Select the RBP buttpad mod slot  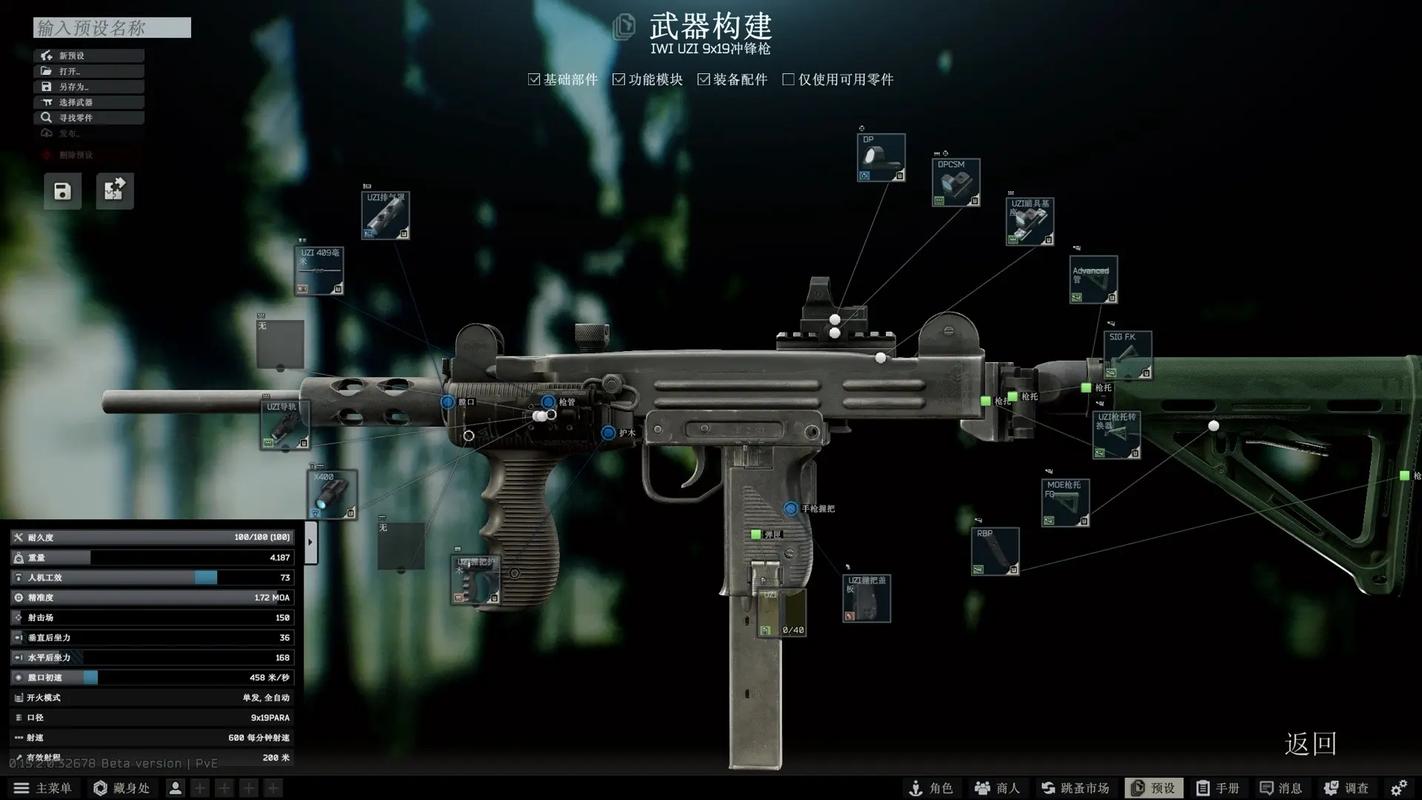pos(995,551)
